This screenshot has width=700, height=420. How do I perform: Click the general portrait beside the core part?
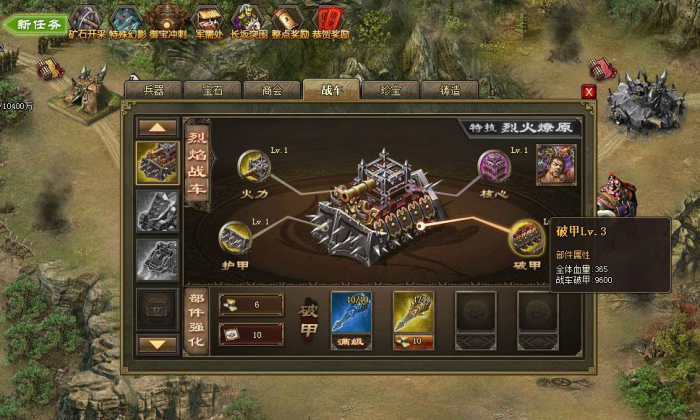pos(556,164)
